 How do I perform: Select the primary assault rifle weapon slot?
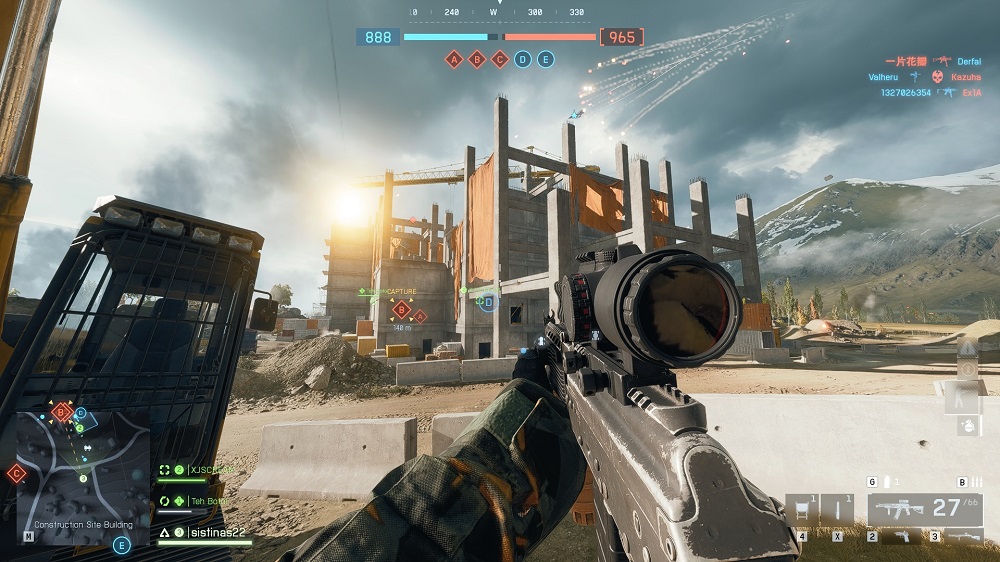pyautogui.click(x=924, y=509)
